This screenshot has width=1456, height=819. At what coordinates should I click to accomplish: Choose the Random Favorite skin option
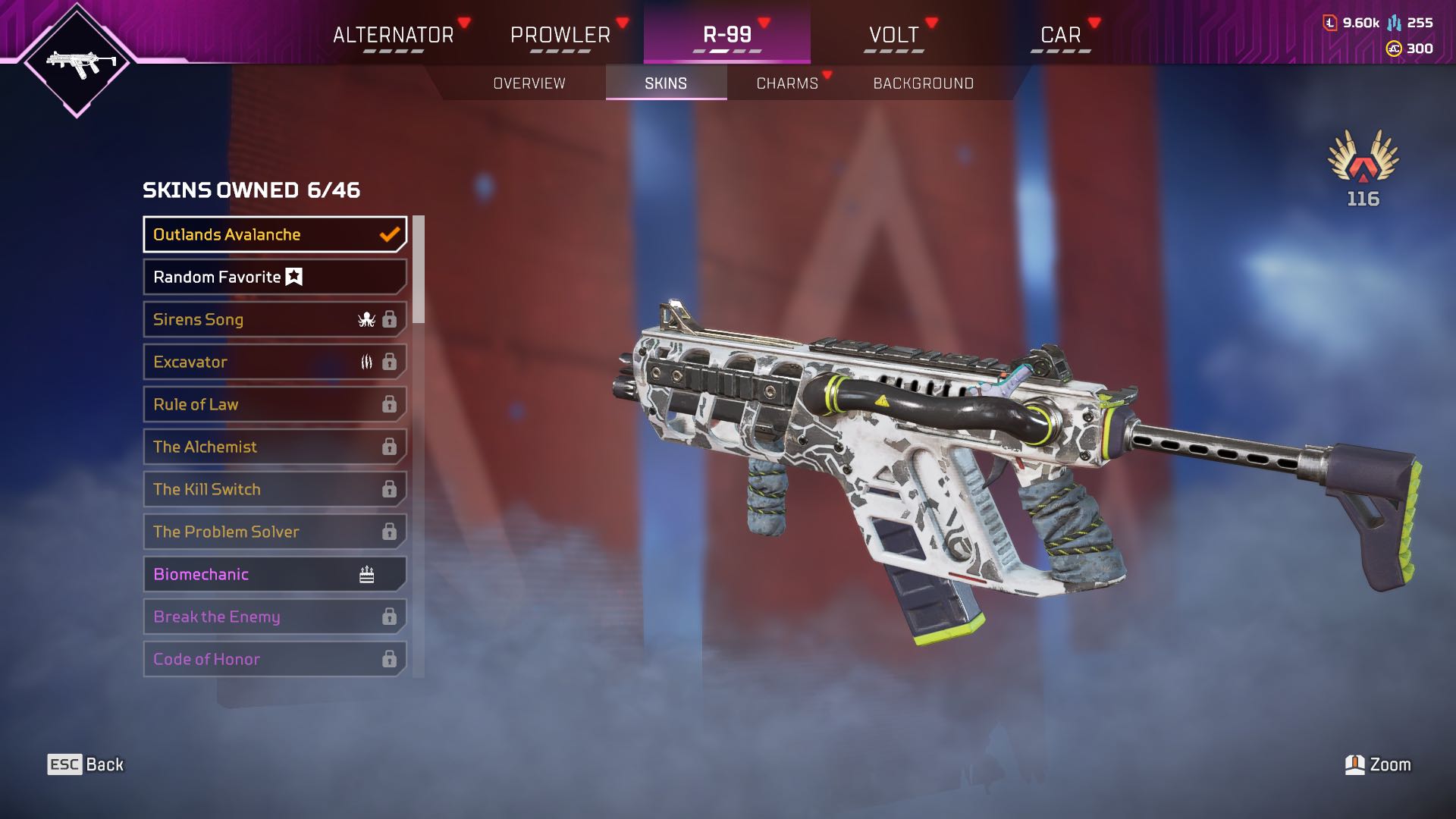[275, 277]
